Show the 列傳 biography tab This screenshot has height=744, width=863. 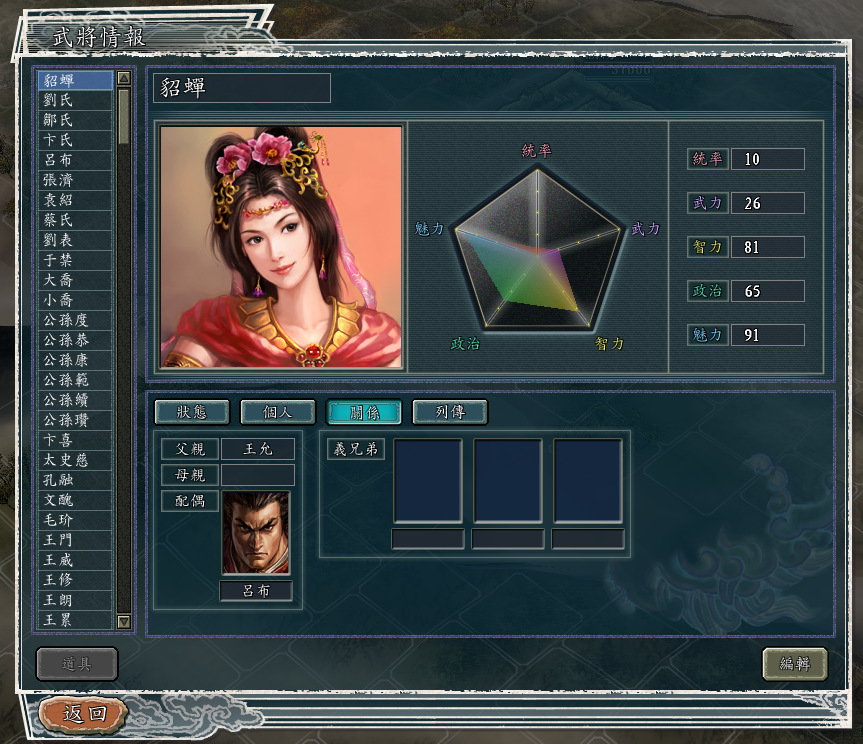(449, 412)
